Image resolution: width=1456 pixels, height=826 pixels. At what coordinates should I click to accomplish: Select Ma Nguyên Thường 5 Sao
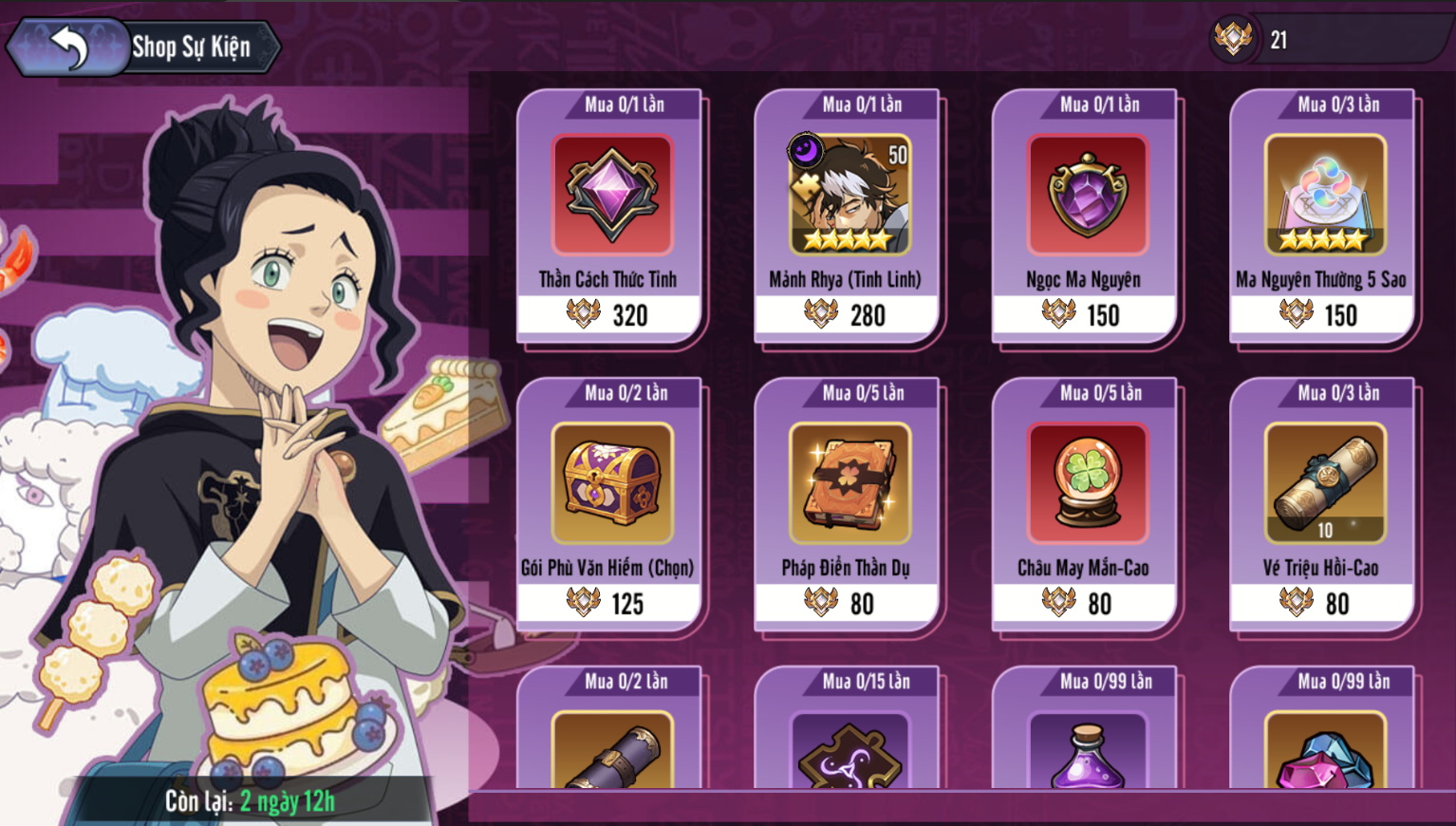point(1325,195)
